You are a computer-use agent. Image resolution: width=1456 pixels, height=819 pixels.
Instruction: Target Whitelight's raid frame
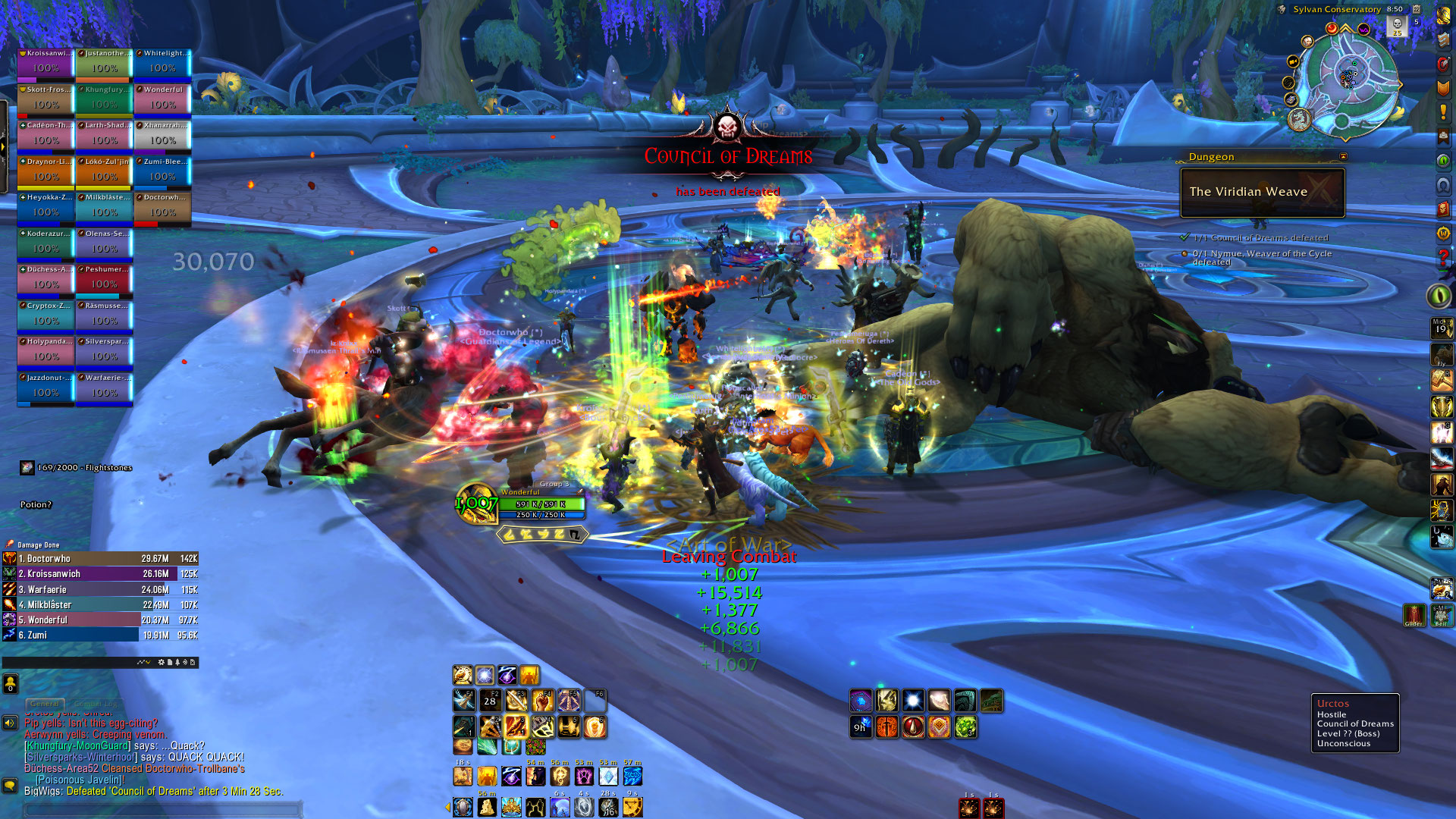[162, 64]
